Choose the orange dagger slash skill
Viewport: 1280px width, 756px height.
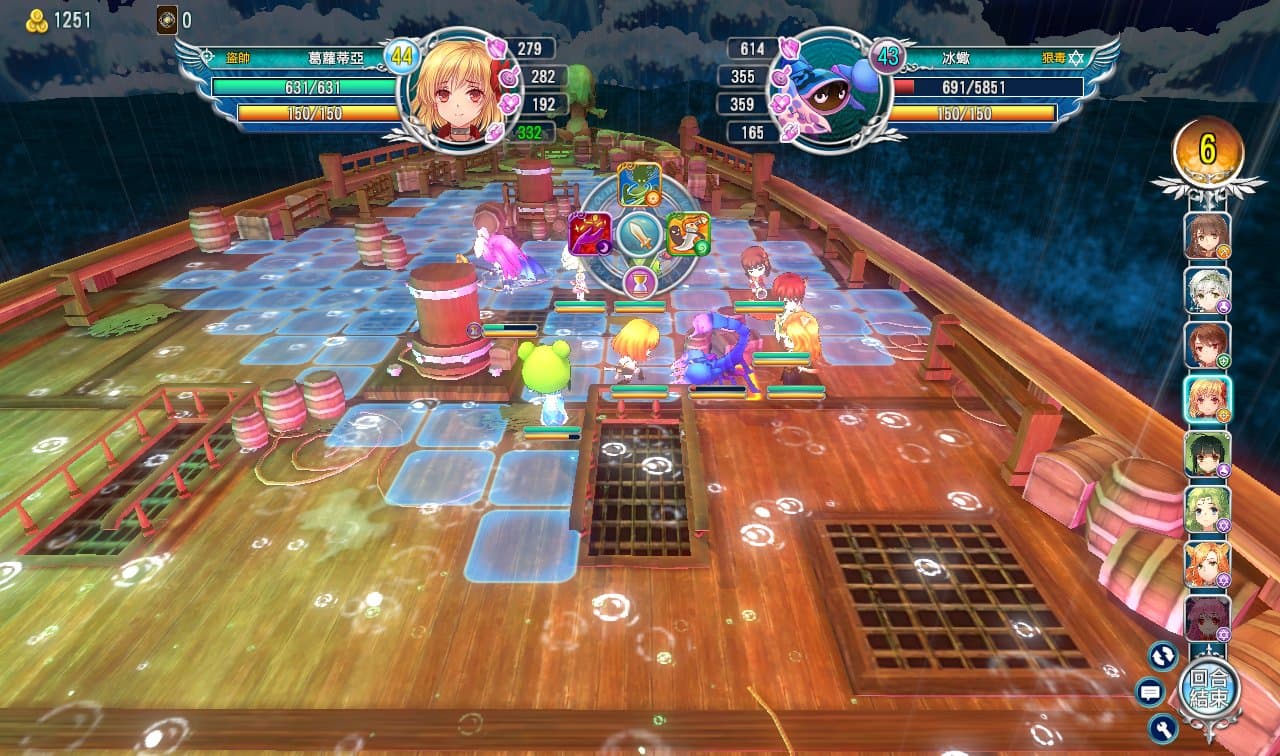(x=688, y=234)
